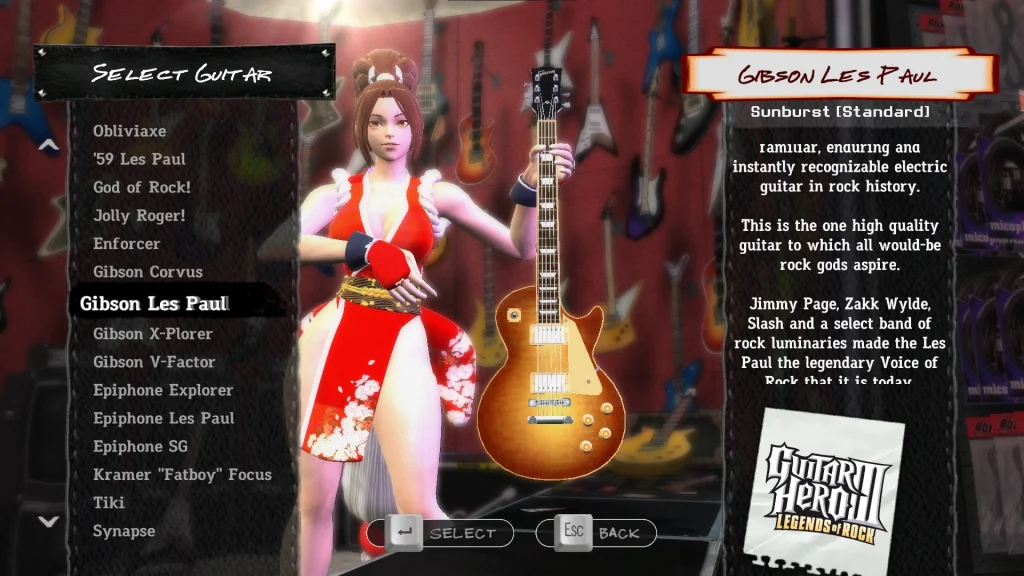Choose Enforcer in the guitar list
This screenshot has height=576, width=1024.
(127, 243)
